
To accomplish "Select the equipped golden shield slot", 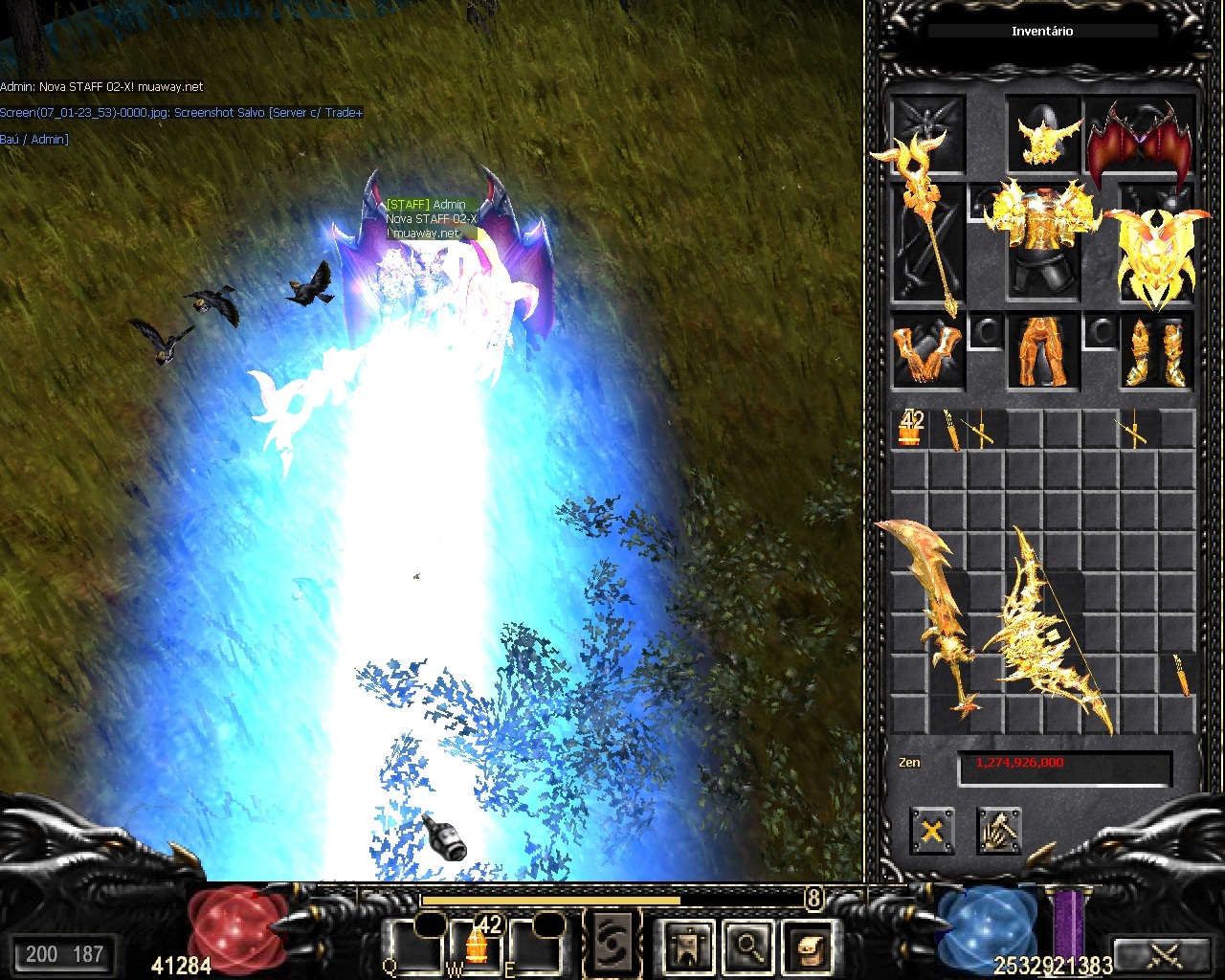I will [1156, 249].
